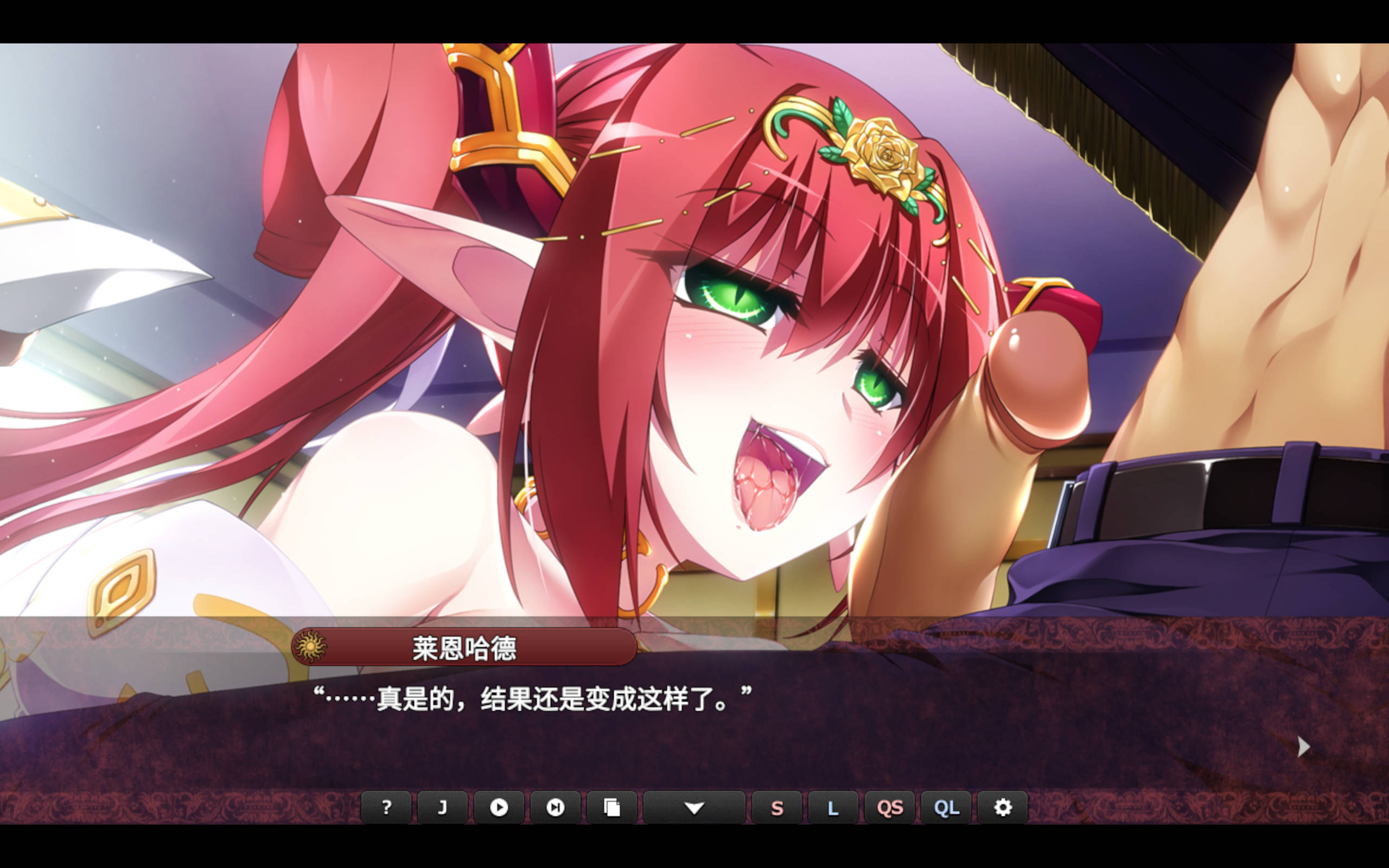This screenshot has height=868, width=1389.
Task: Open the settings gear icon
Action: [x=1003, y=807]
